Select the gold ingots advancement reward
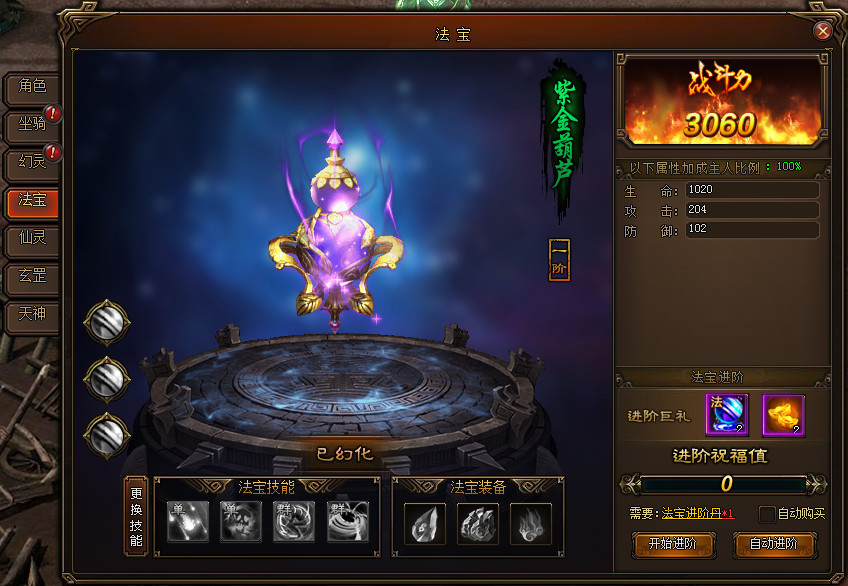Viewport: 848px width, 586px height. pyautogui.click(x=783, y=415)
